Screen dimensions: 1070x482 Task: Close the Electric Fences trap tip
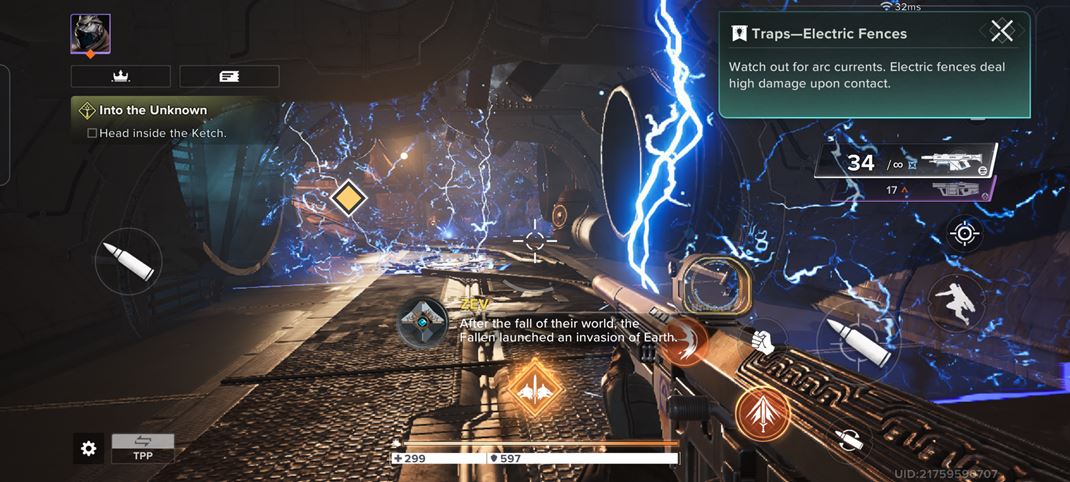pos(1001,31)
